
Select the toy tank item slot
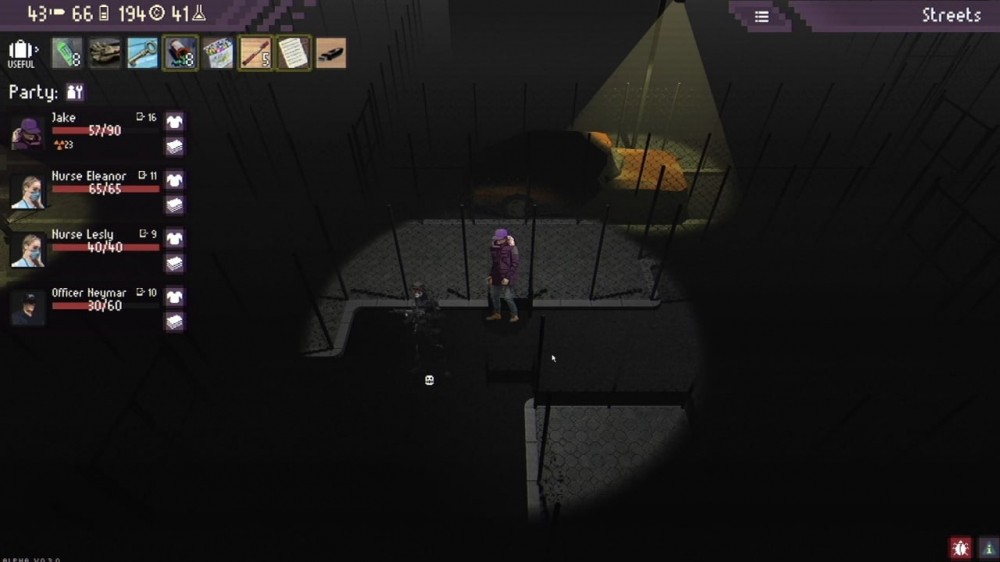(105, 53)
